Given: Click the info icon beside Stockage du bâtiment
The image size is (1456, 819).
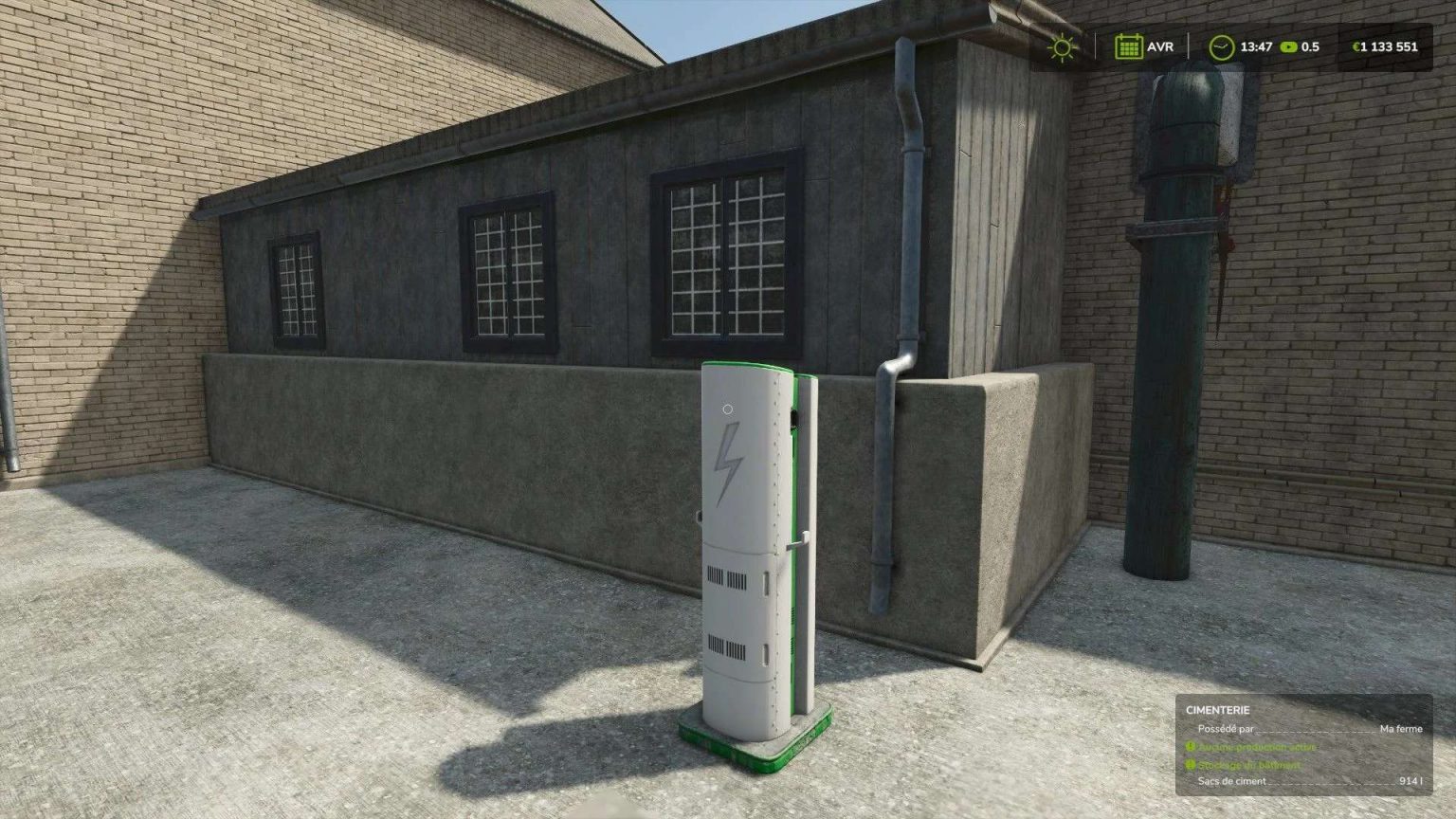Looking at the screenshot, I should click(x=1190, y=764).
